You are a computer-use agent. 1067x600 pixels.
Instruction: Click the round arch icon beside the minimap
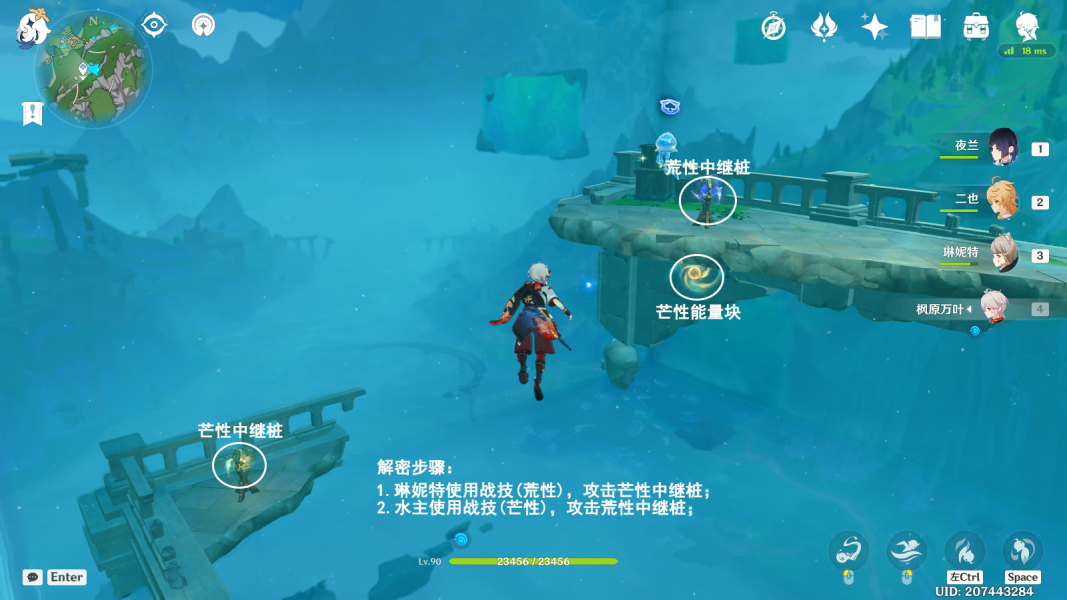pyautogui.click(x=204, y=25)
